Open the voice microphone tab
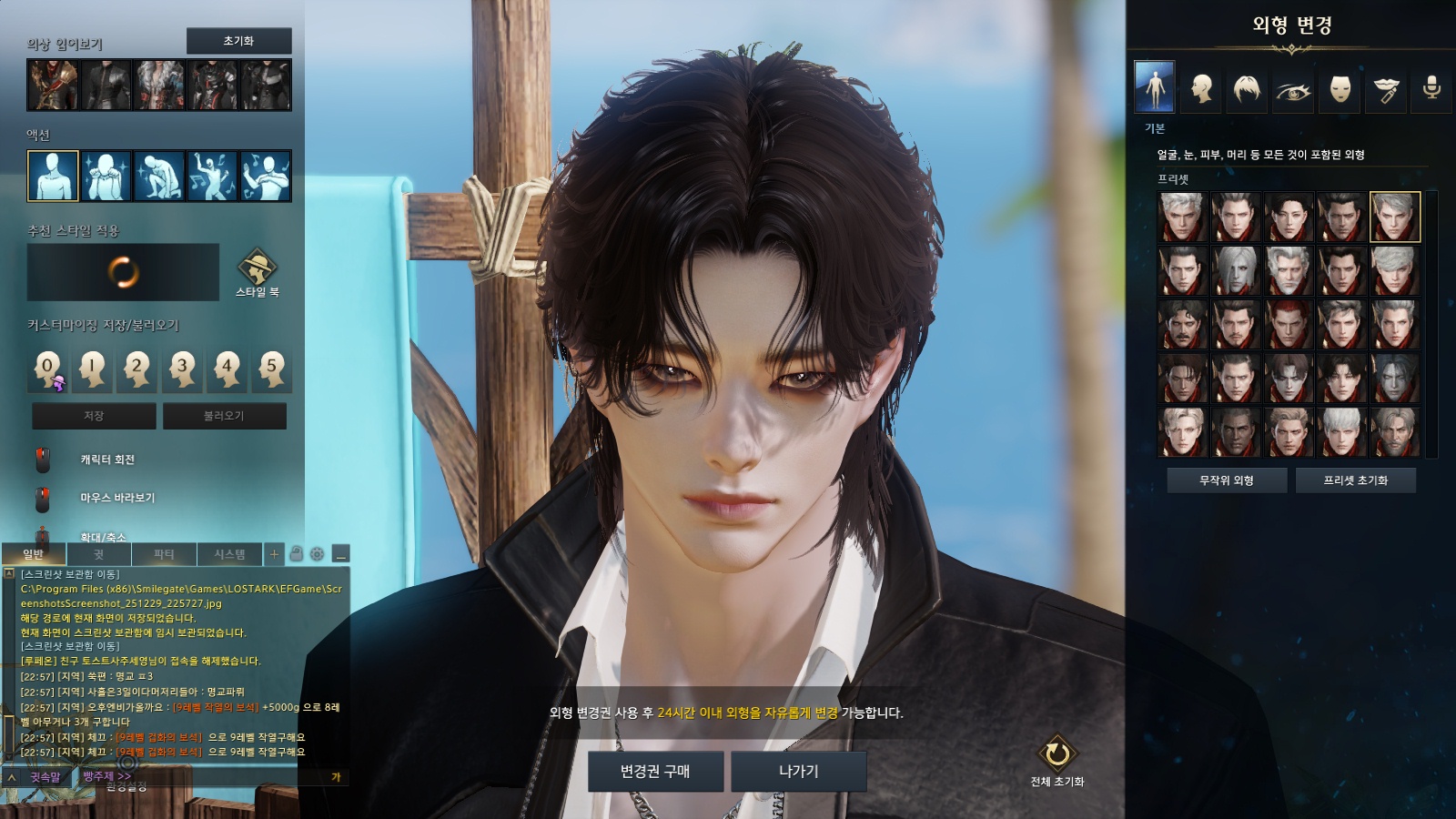Screen dimensions: 1456x819 point(1431,88)
